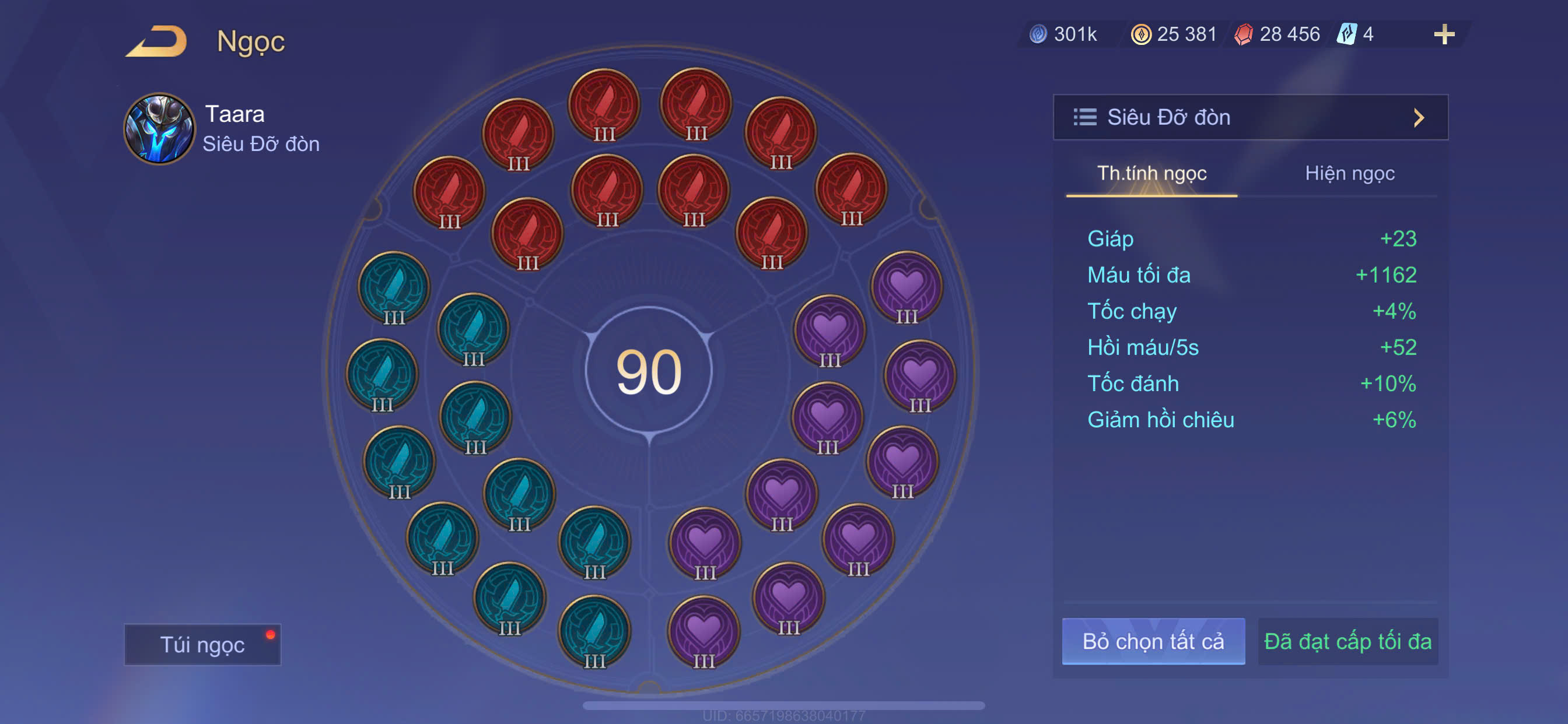Select the Th.tính ngọc tab

pos(1151,174)
